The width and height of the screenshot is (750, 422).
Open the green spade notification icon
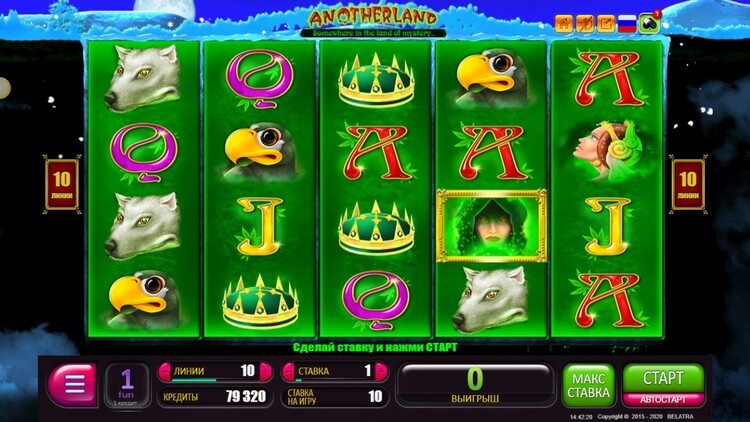point(650,23)
